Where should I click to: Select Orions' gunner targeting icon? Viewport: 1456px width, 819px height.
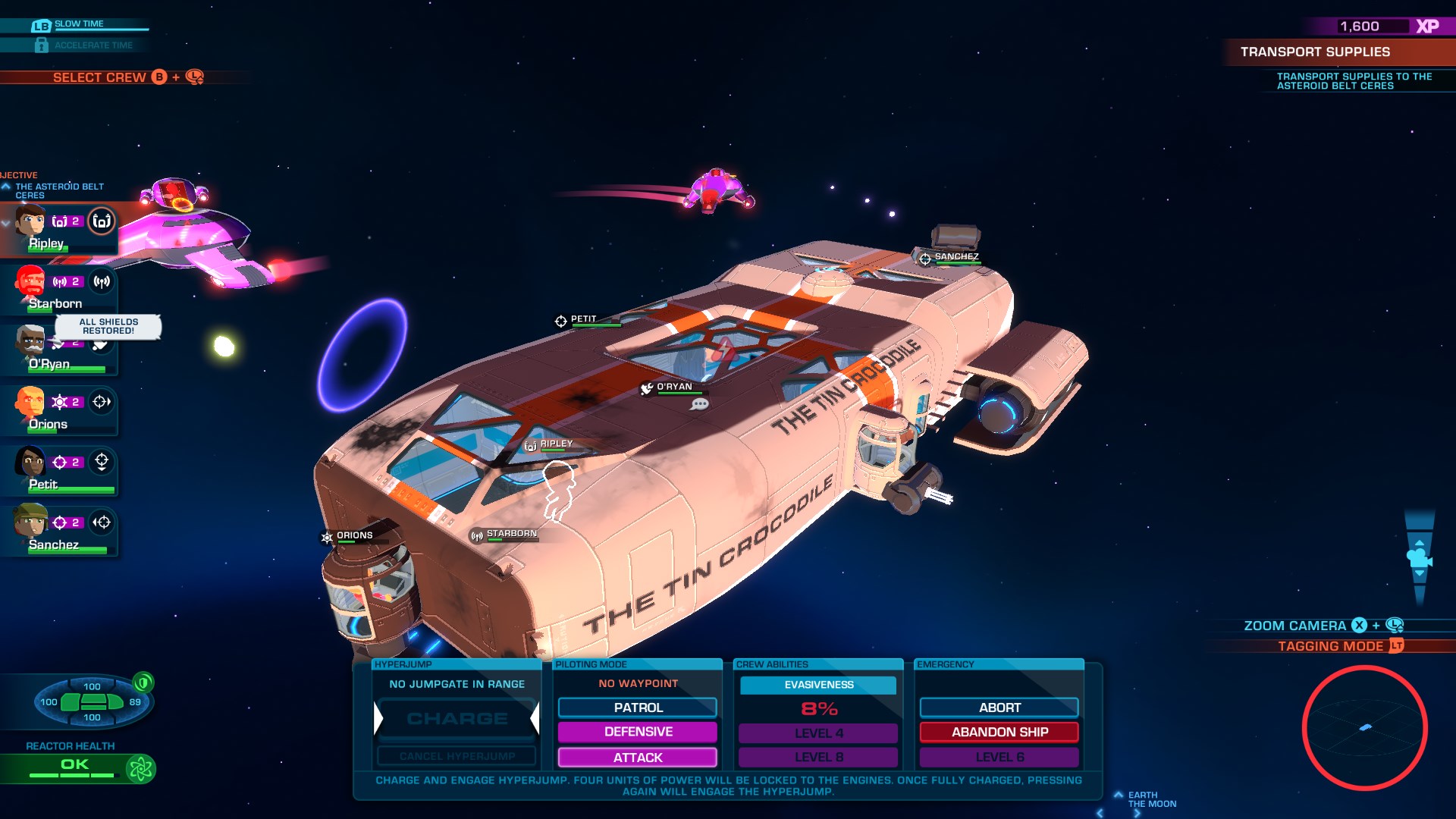[102, 400]
